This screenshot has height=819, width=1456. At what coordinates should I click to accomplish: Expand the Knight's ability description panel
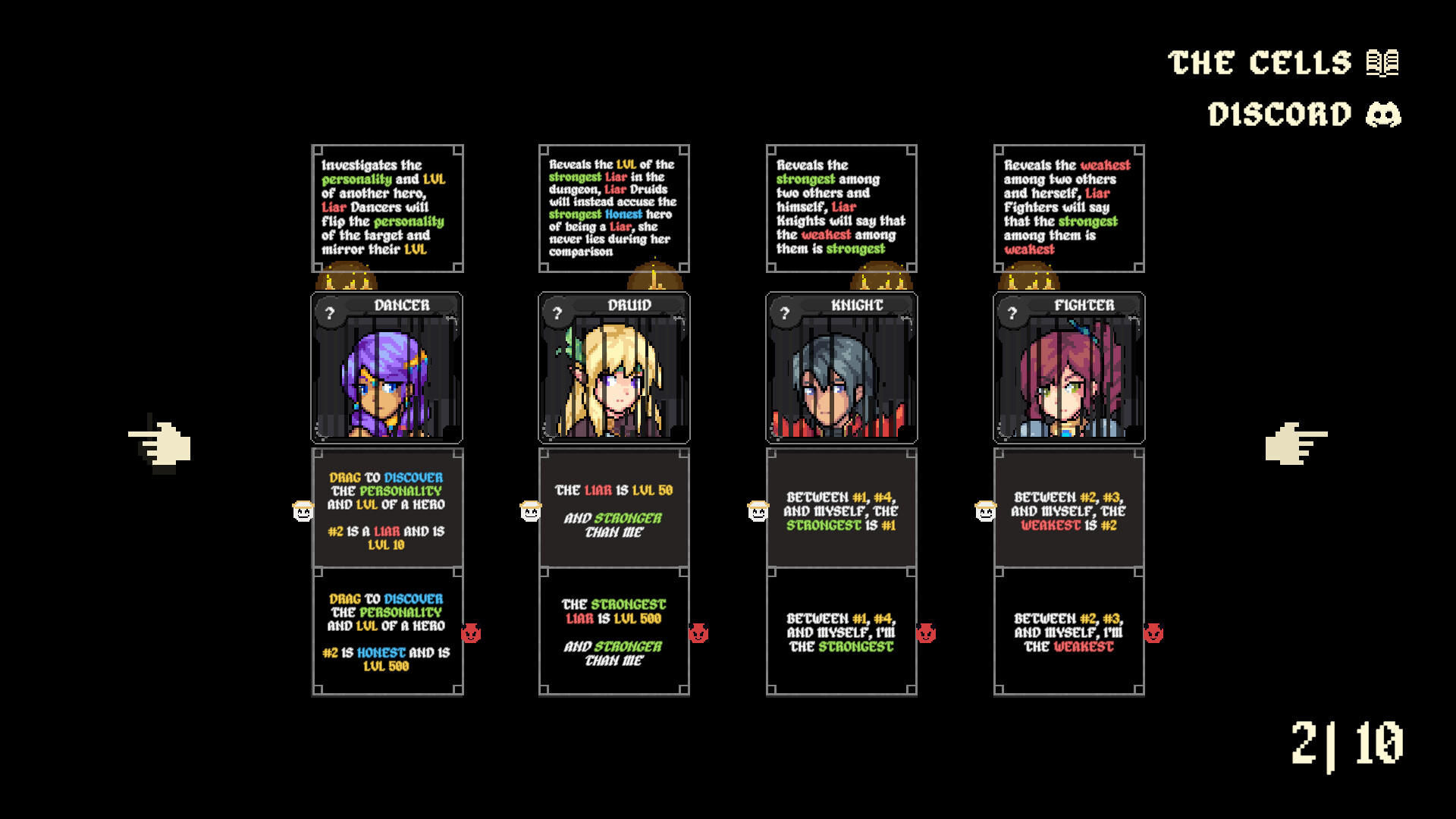coord(842,207)
